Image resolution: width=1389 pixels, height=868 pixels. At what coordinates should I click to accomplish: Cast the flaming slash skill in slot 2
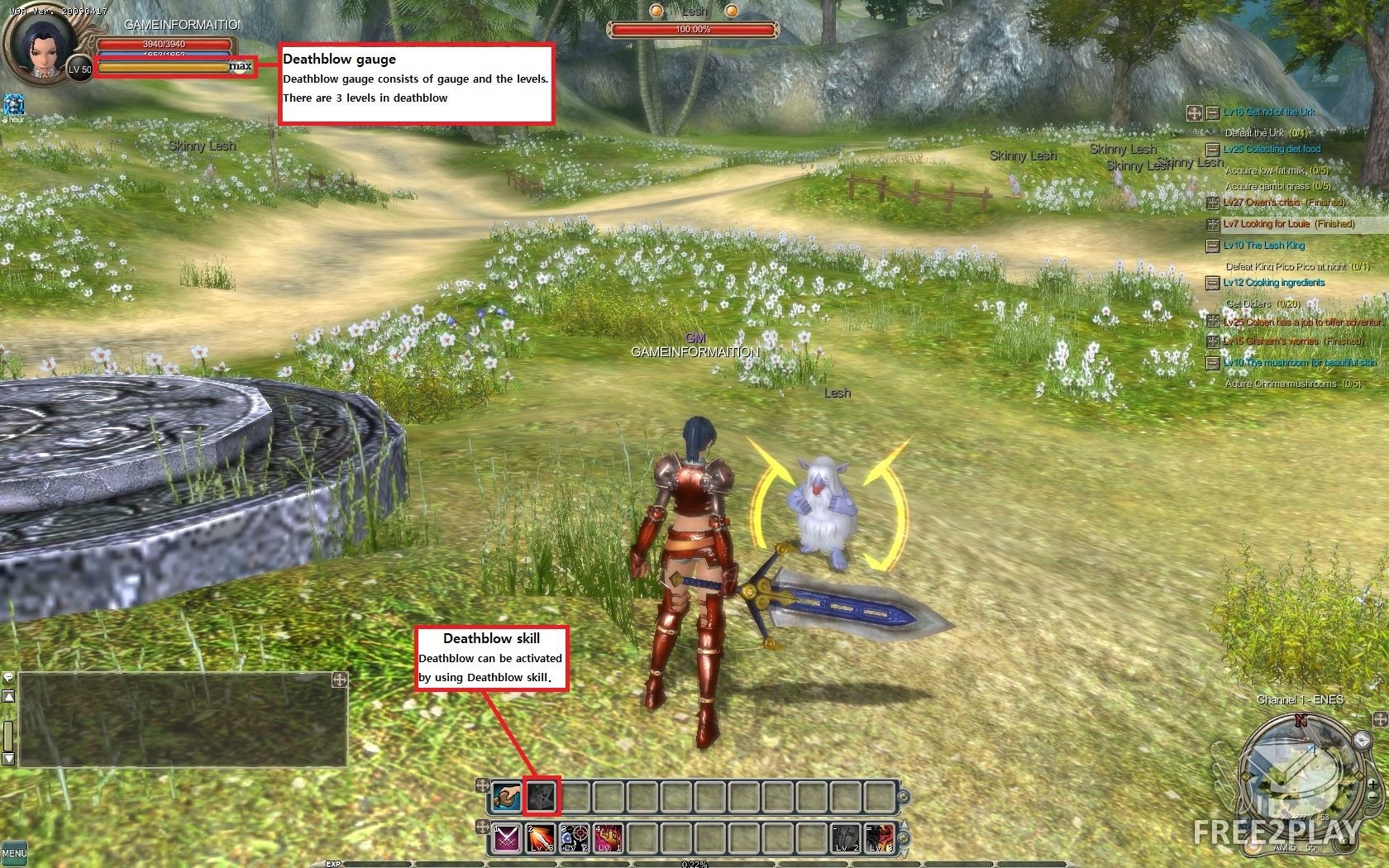(541, 838)
